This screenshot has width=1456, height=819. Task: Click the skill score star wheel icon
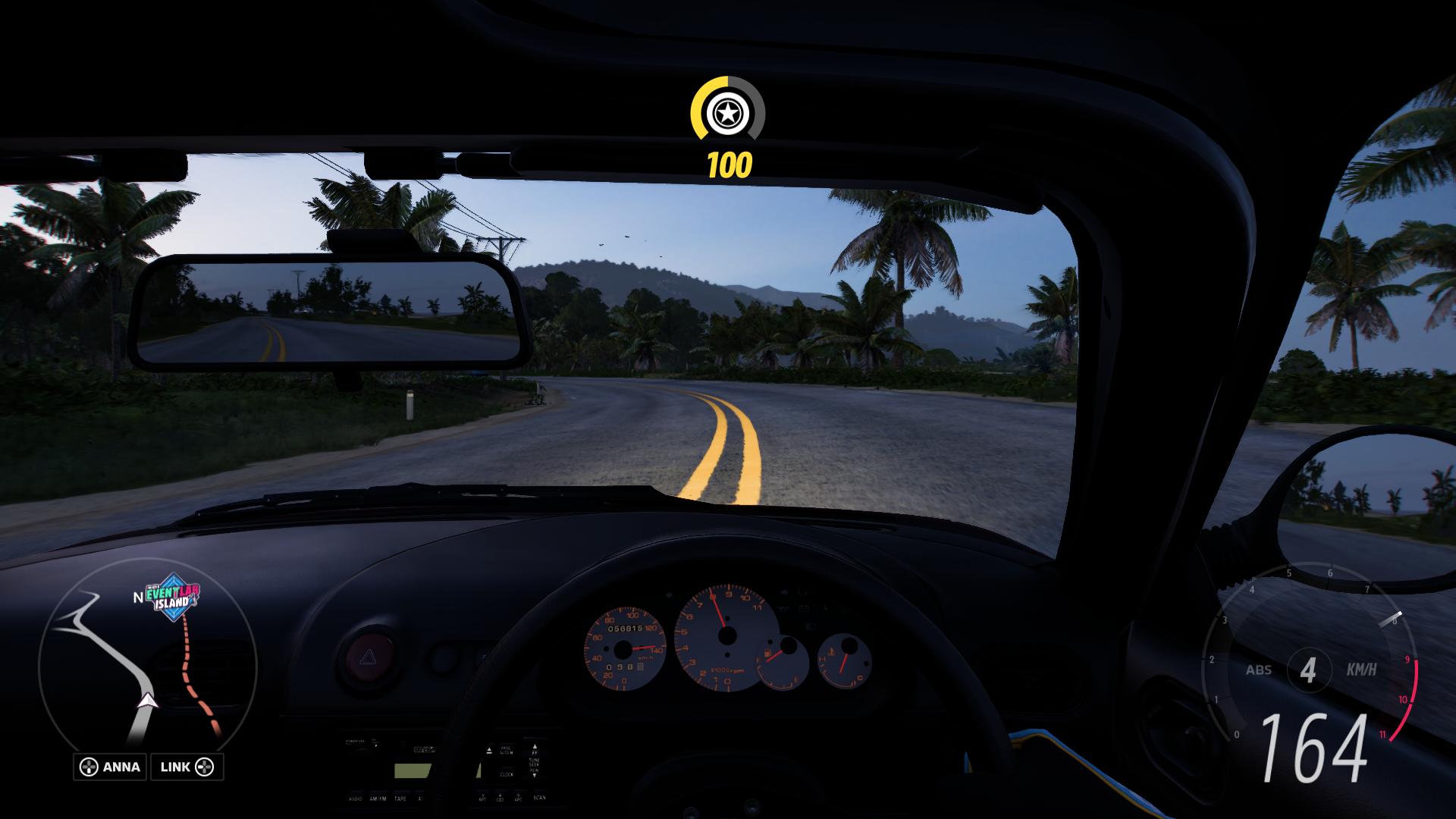tap(727, 114)
